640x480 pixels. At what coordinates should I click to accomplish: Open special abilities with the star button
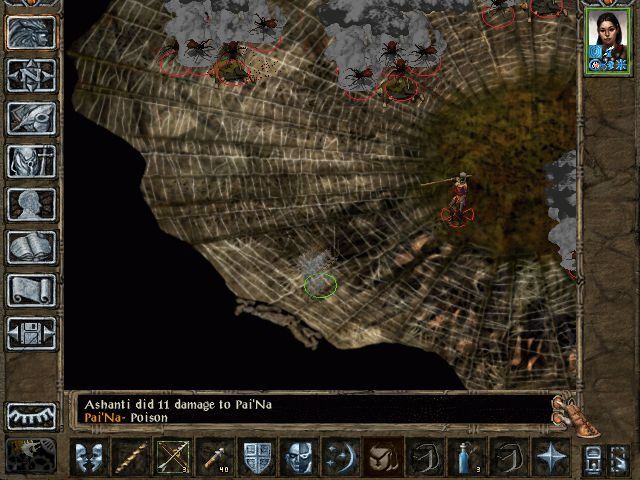click(x=551, y=457)
